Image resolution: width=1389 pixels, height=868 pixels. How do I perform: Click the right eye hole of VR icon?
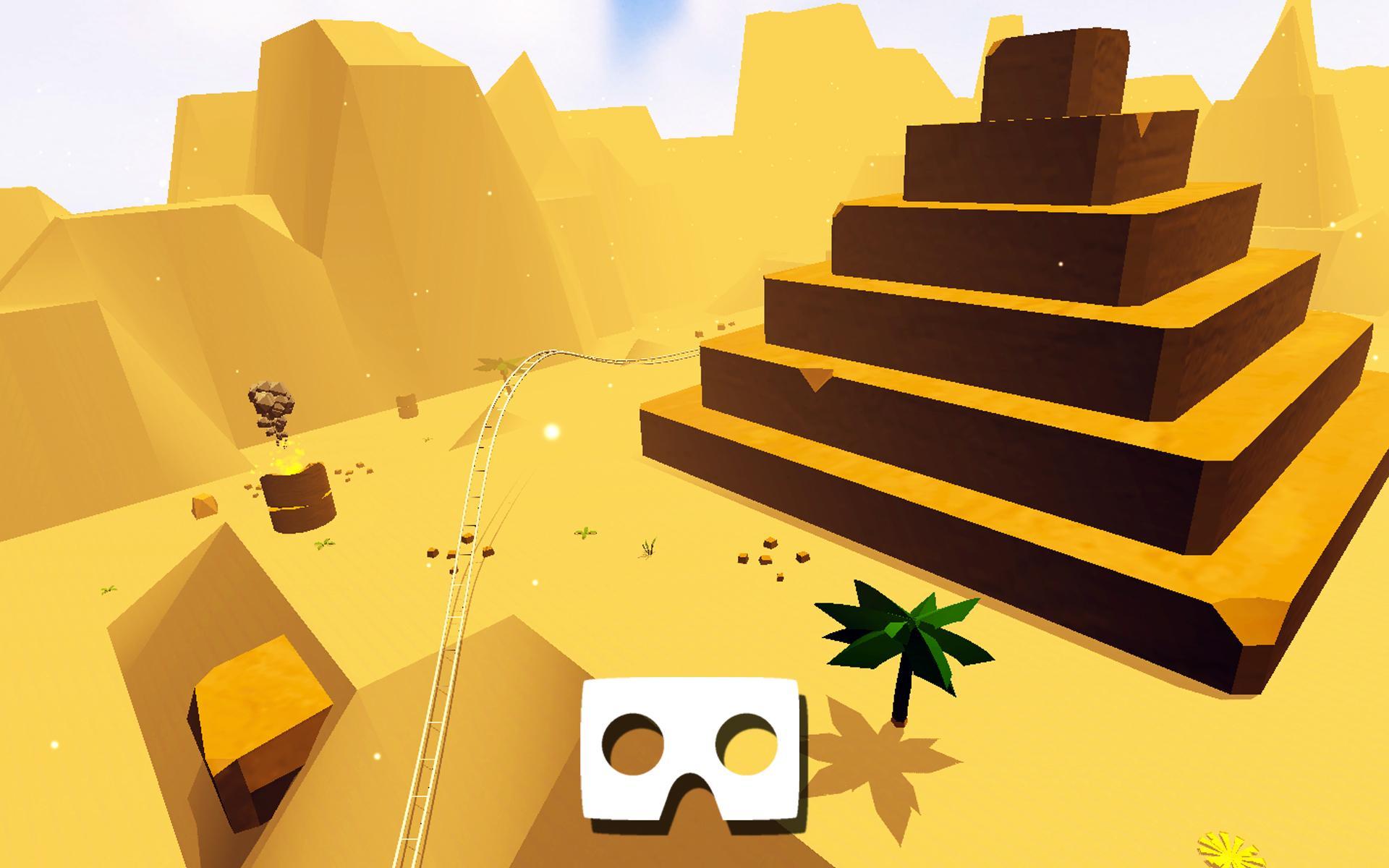746,745
